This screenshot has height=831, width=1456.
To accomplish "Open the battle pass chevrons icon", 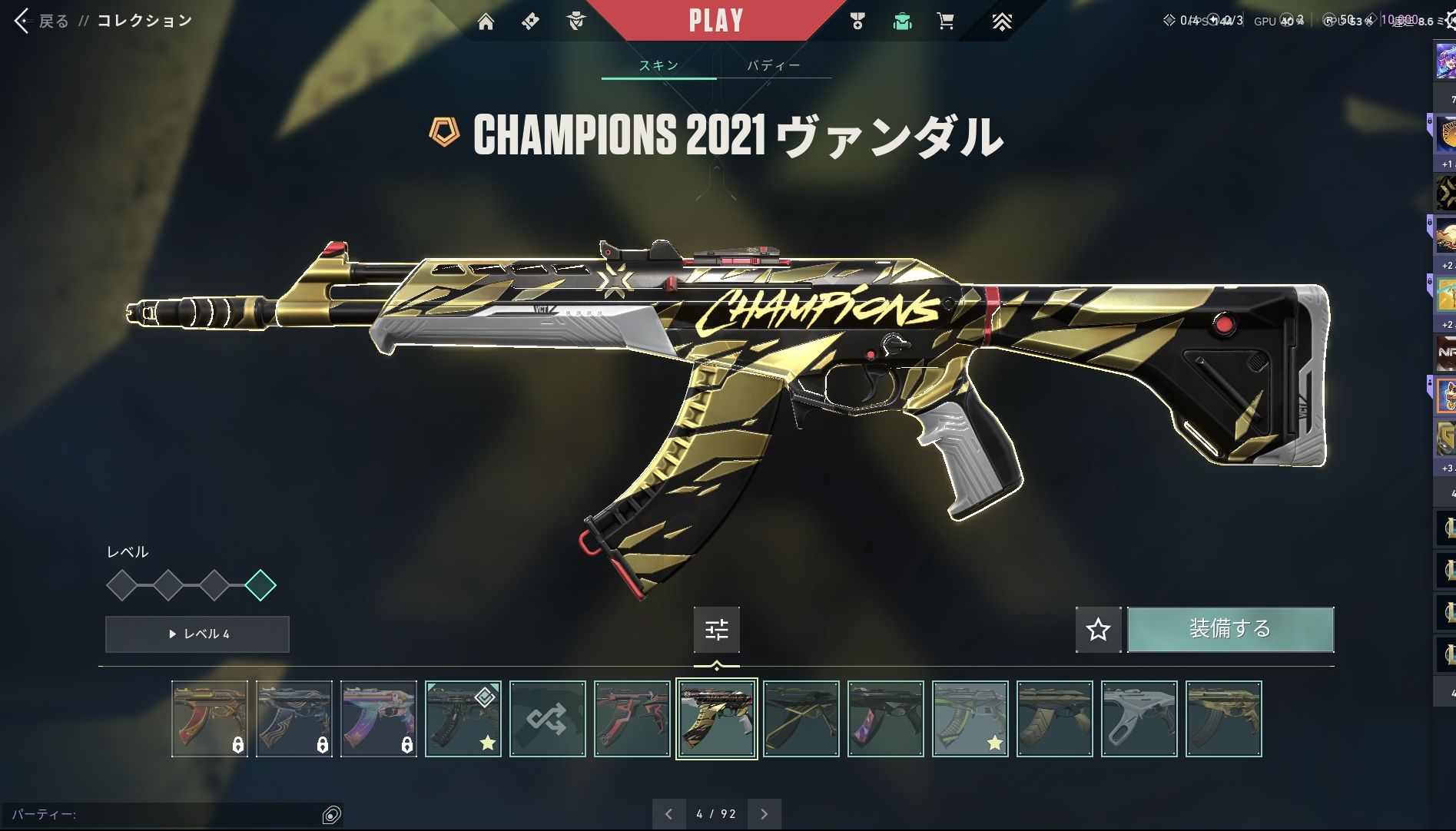I will pyautogui.click(x=1001, y=22).
